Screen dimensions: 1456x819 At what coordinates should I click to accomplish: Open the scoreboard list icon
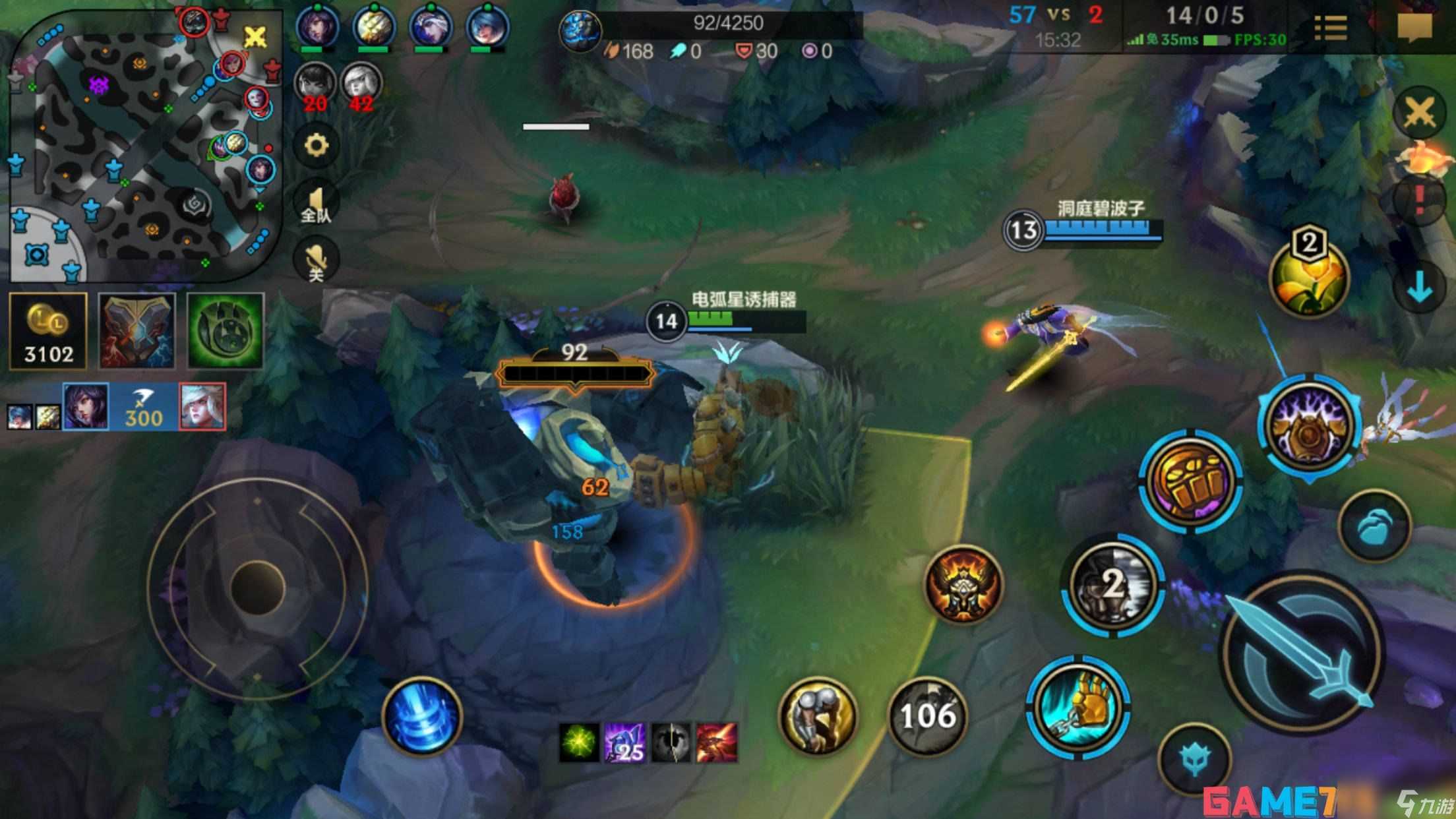(x=1330, y=28)
